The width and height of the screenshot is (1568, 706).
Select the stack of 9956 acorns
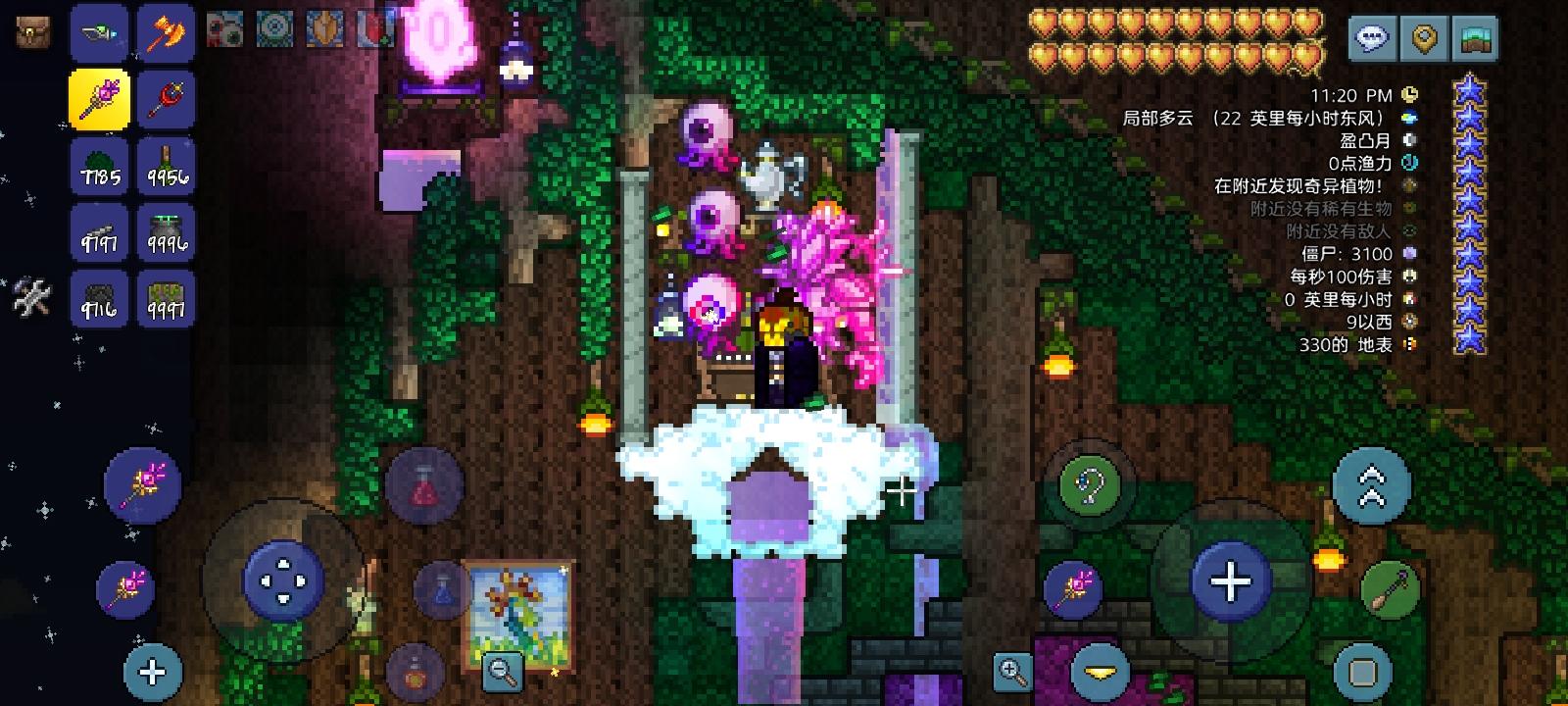coord(167,167)
